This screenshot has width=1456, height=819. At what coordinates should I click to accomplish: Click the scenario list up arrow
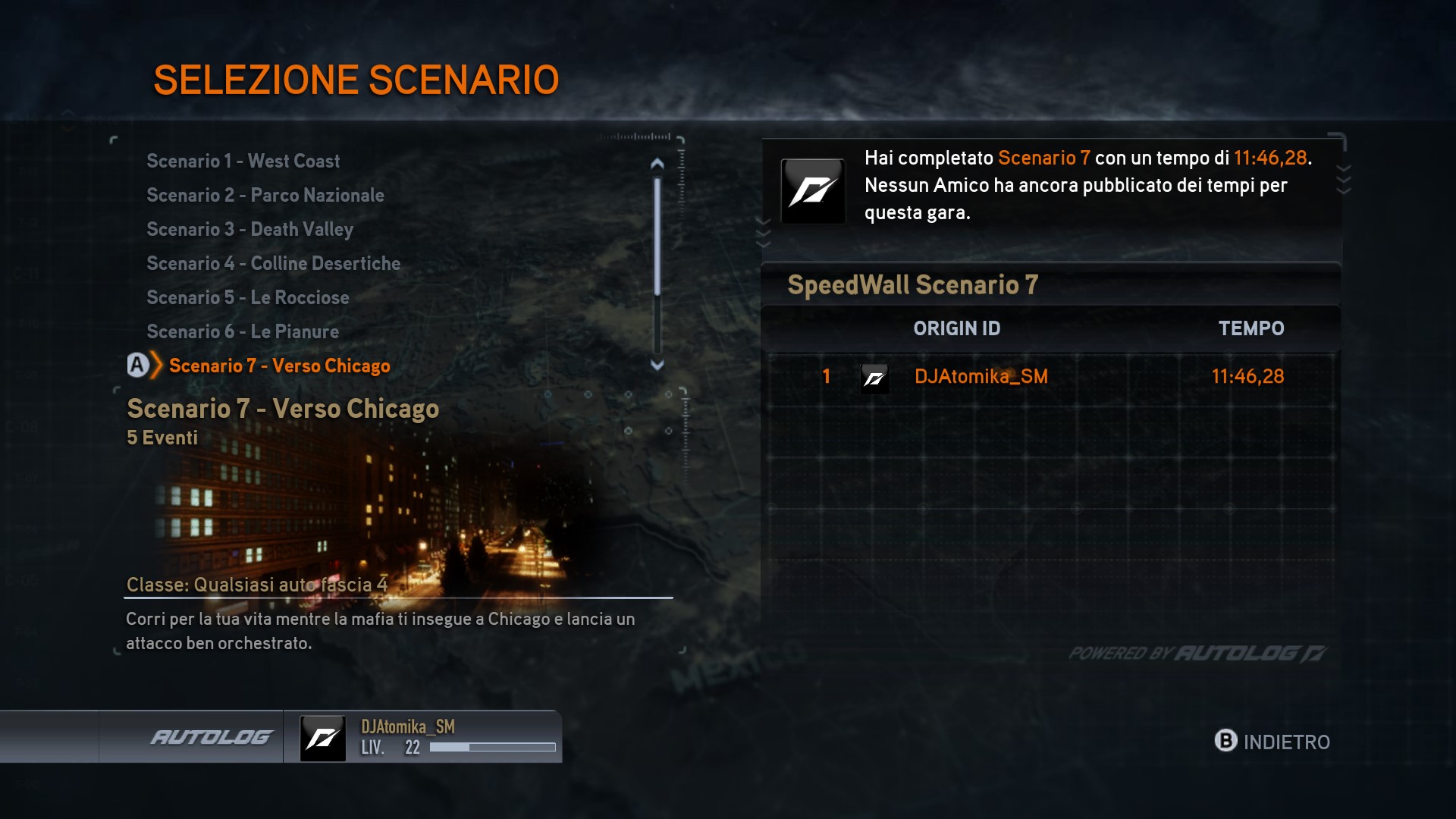(657, 163)
